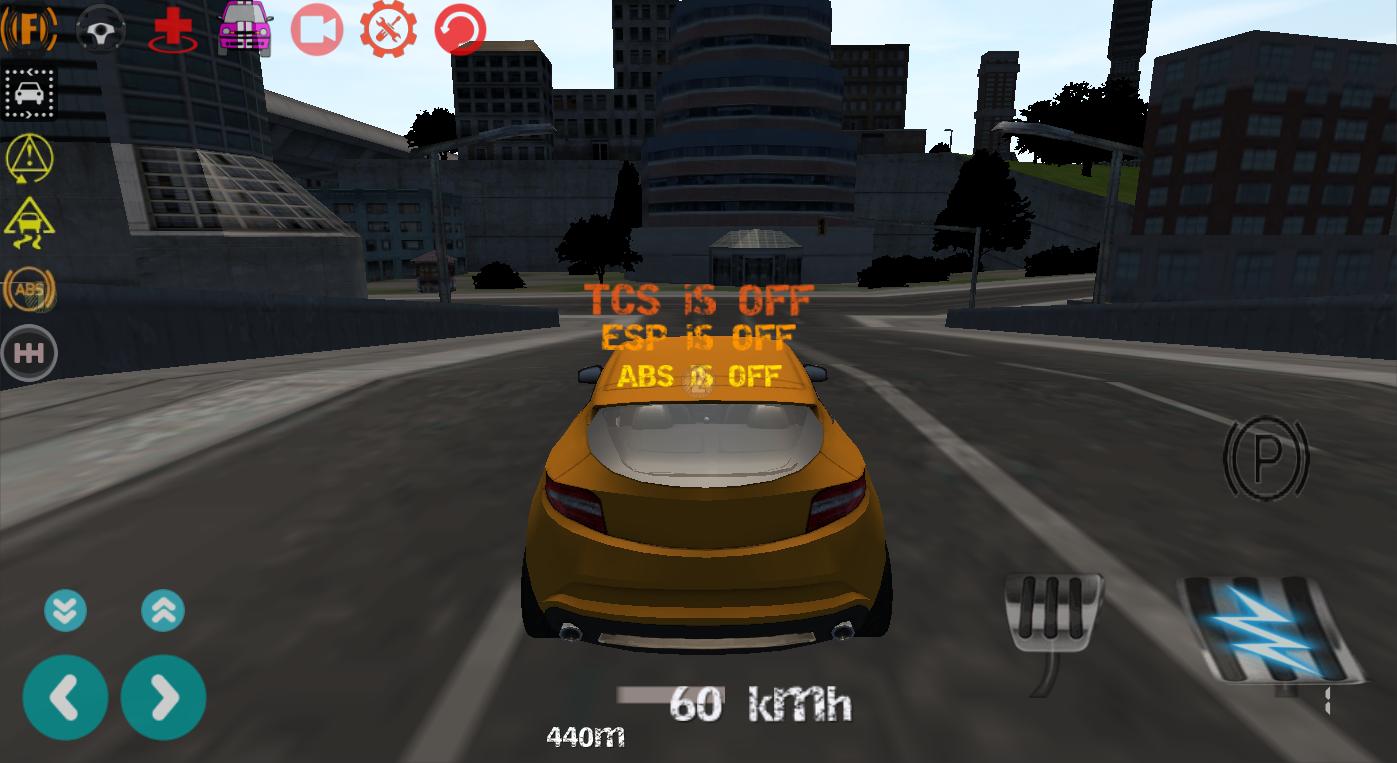This screenshot has height=763, width=1397.
Task: Toggle the traction control skid icon
Action: 29,222
